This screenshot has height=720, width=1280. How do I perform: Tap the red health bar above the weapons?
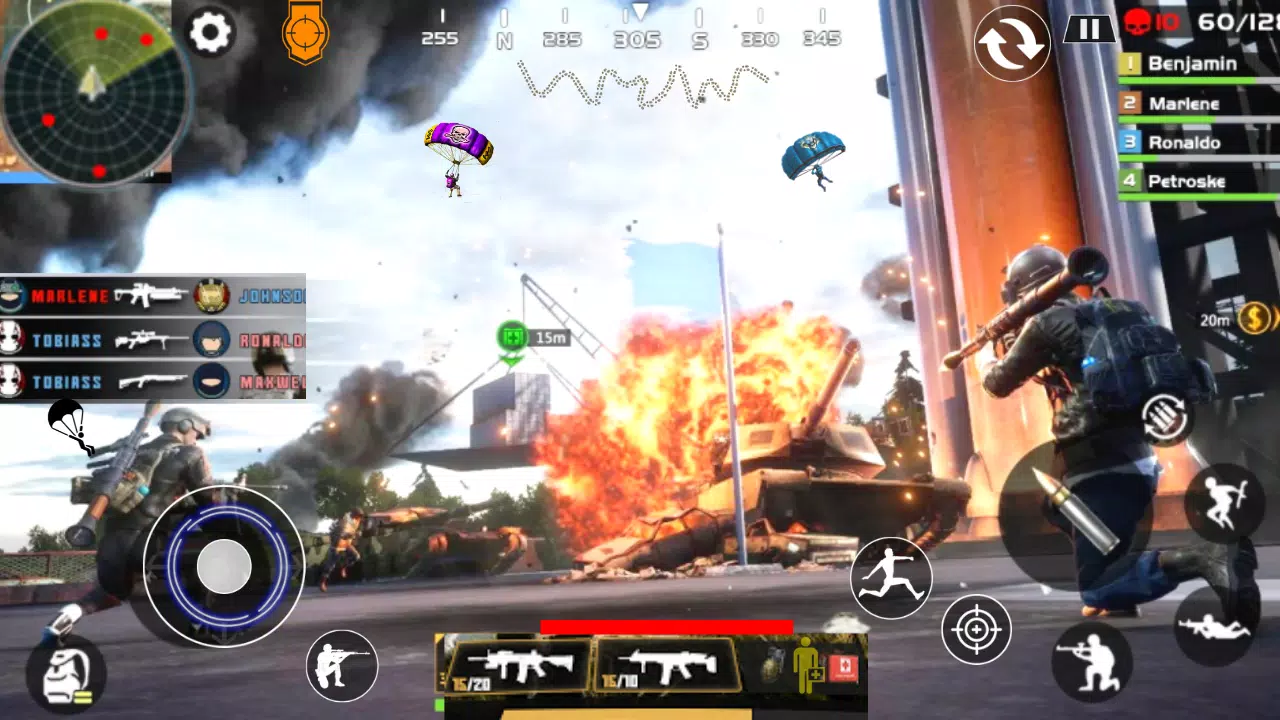668,625
